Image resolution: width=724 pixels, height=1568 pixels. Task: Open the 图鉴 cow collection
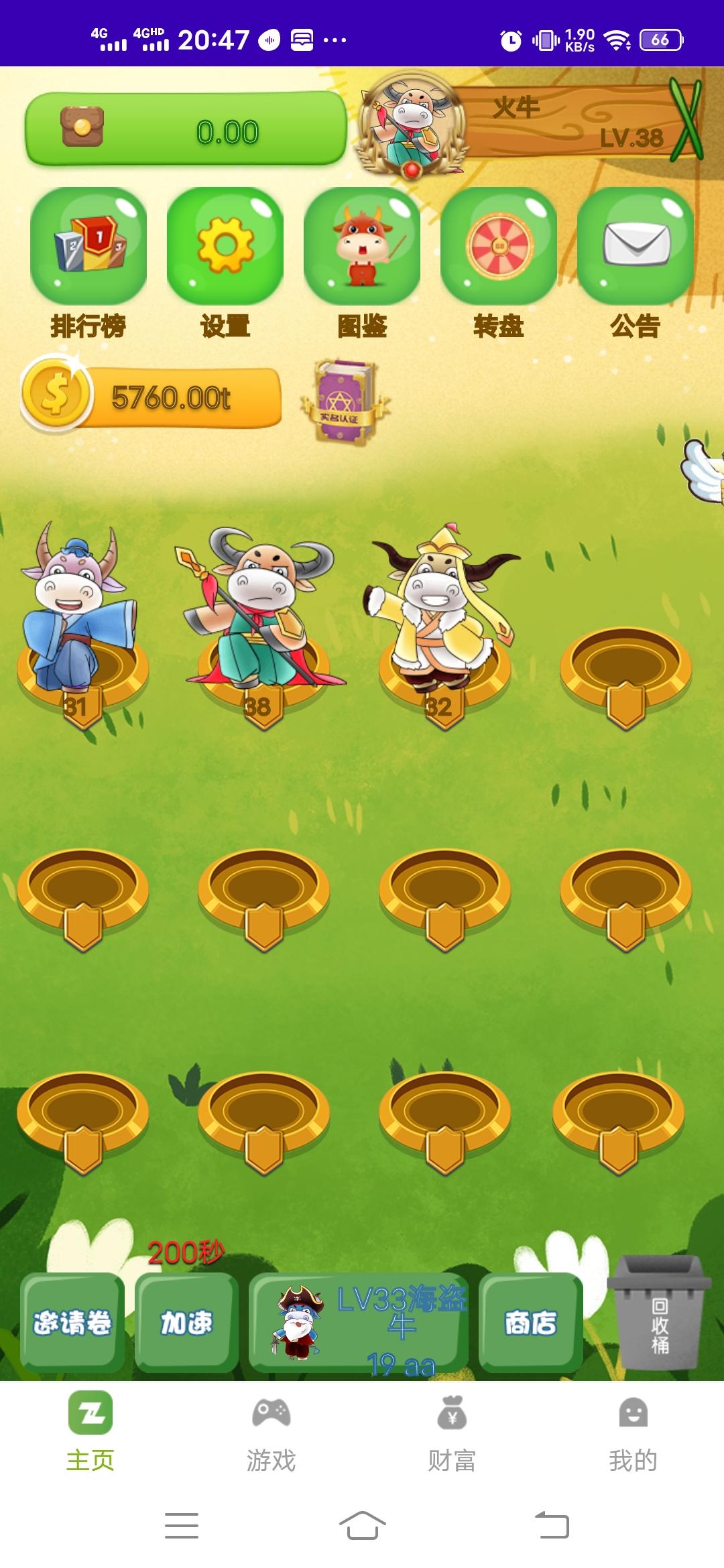click(x=362, y=247)
